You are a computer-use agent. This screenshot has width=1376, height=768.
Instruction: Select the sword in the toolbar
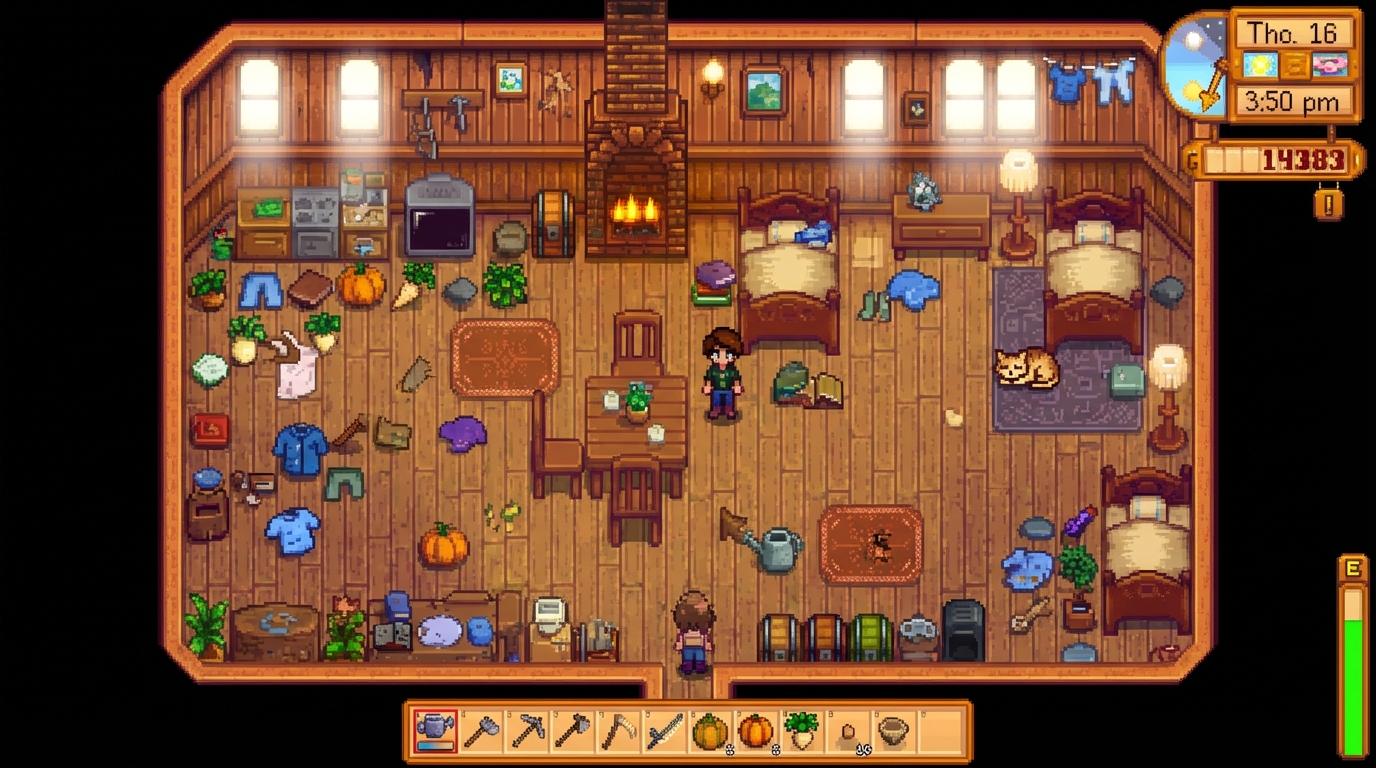tap(665, 732)
